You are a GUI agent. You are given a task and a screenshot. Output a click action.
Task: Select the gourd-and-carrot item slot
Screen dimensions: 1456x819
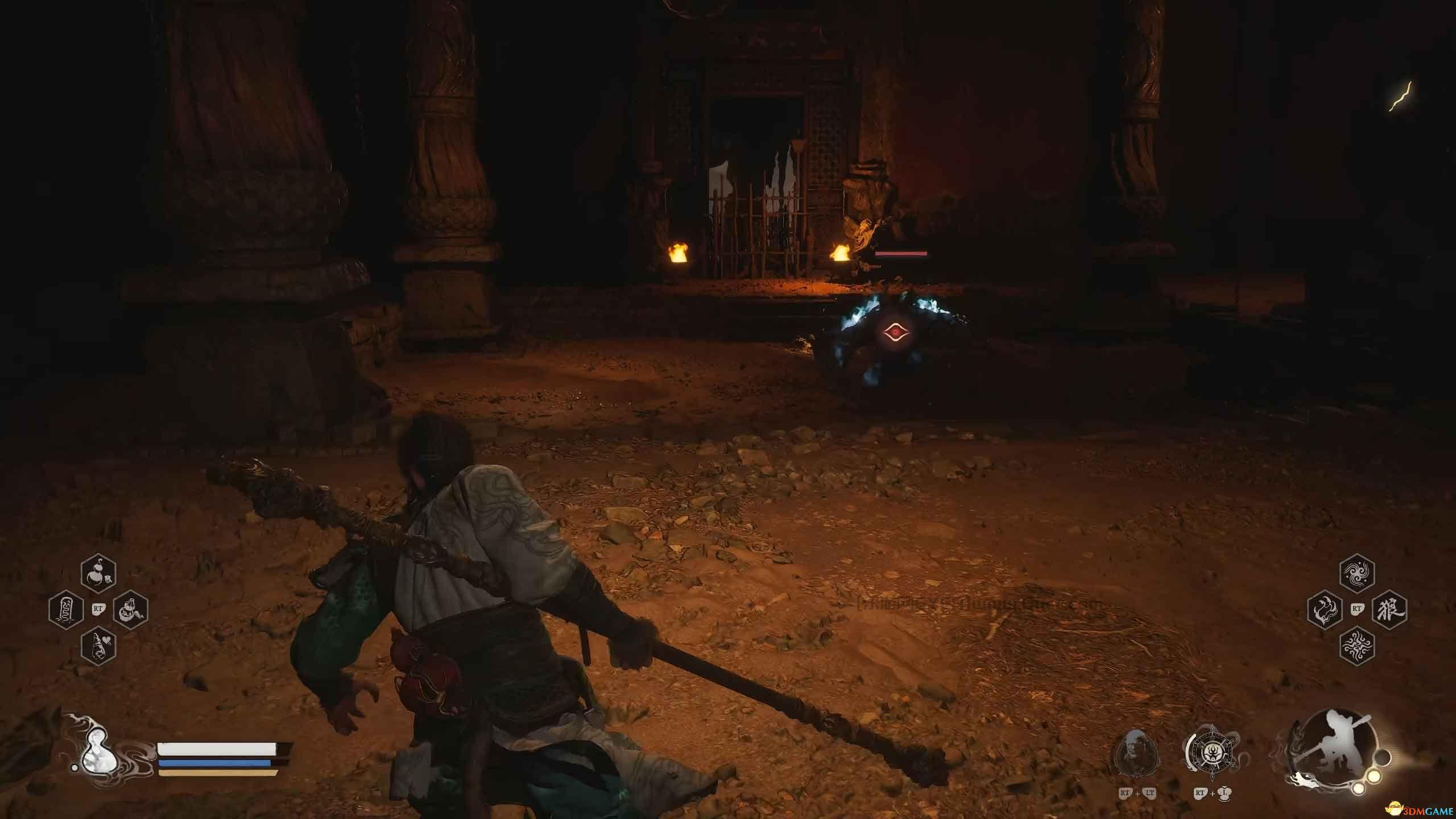pos(131,610)
